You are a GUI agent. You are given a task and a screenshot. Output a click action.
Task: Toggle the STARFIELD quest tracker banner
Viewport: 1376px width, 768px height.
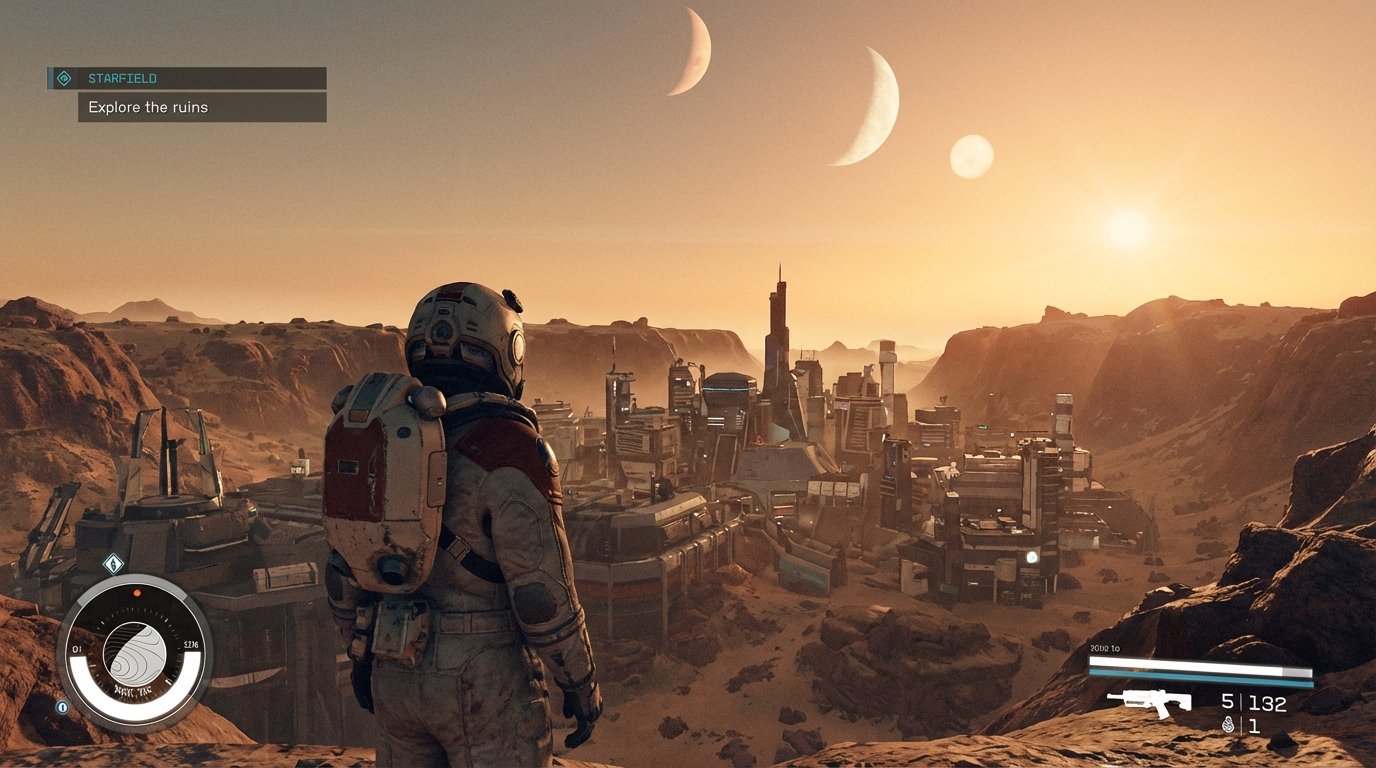(185, 78)
